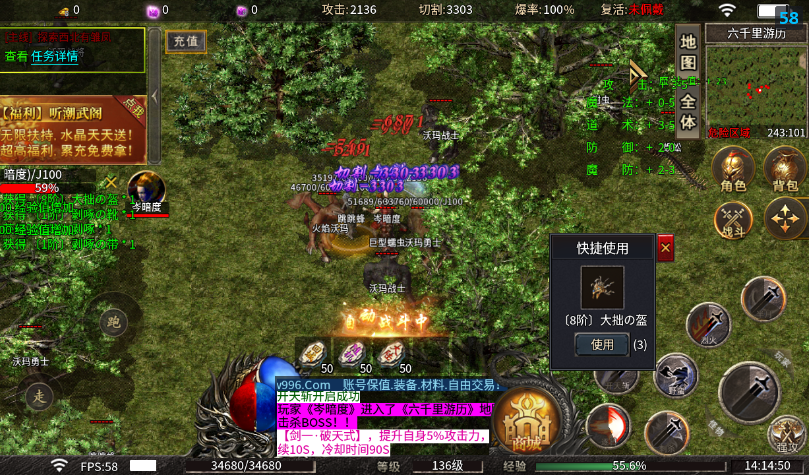View 任务详情 quest details link
809x475 pixels.
pos(54,57)
